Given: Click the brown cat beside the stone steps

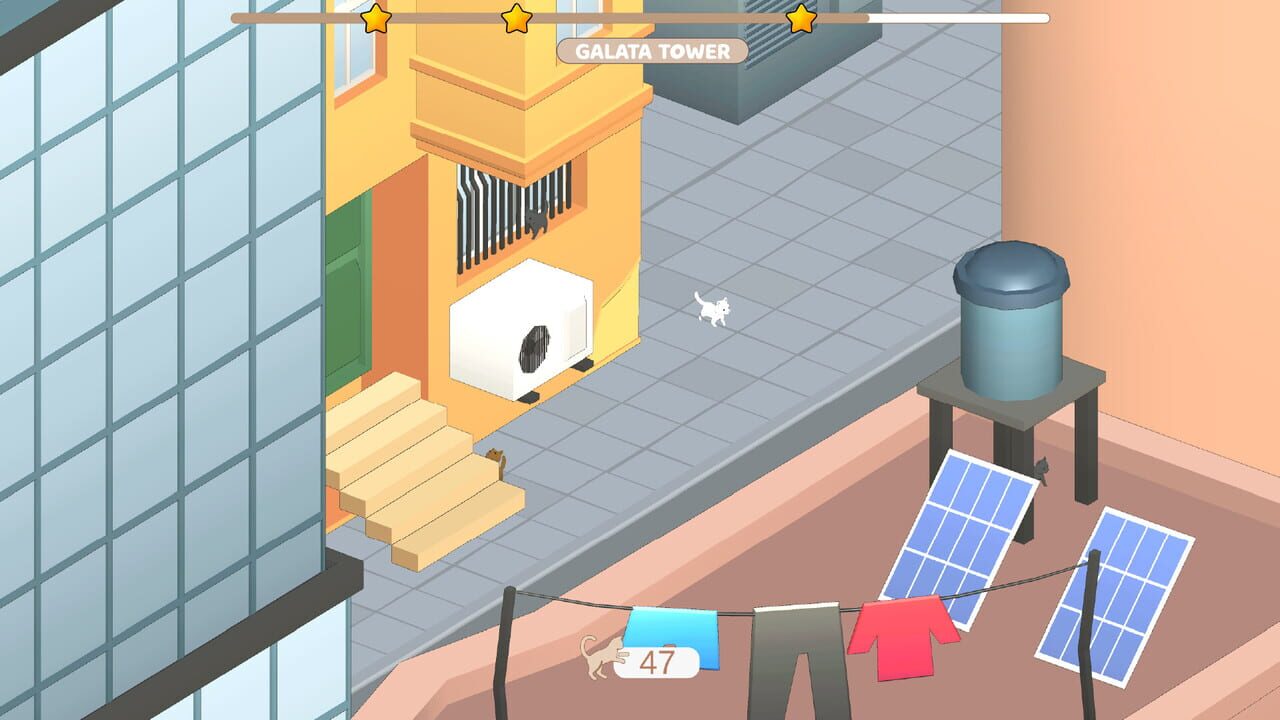Looking at the screenshot, I should click(x=495, y=453).
